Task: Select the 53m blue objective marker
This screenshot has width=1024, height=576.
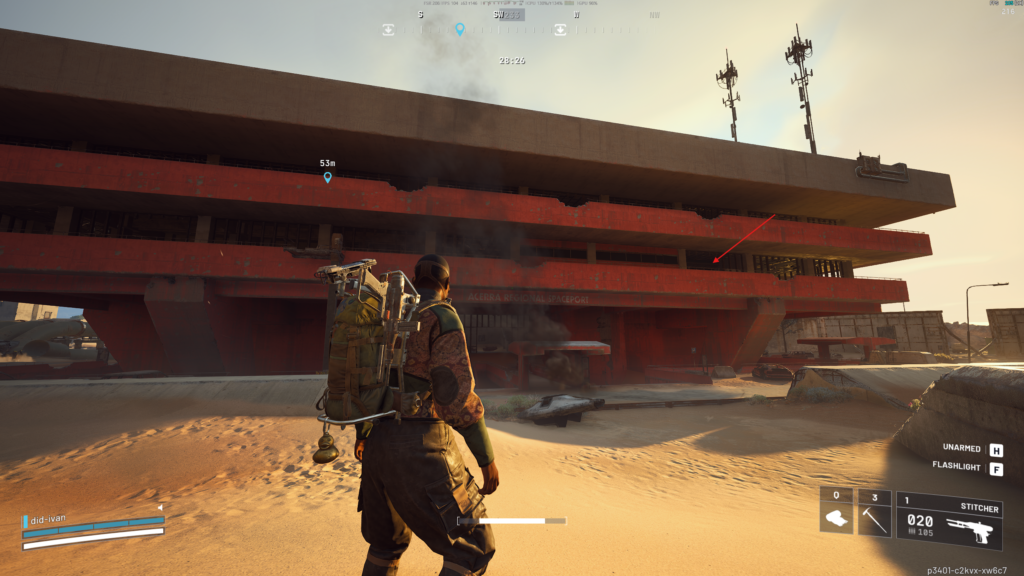Action: 327,177
